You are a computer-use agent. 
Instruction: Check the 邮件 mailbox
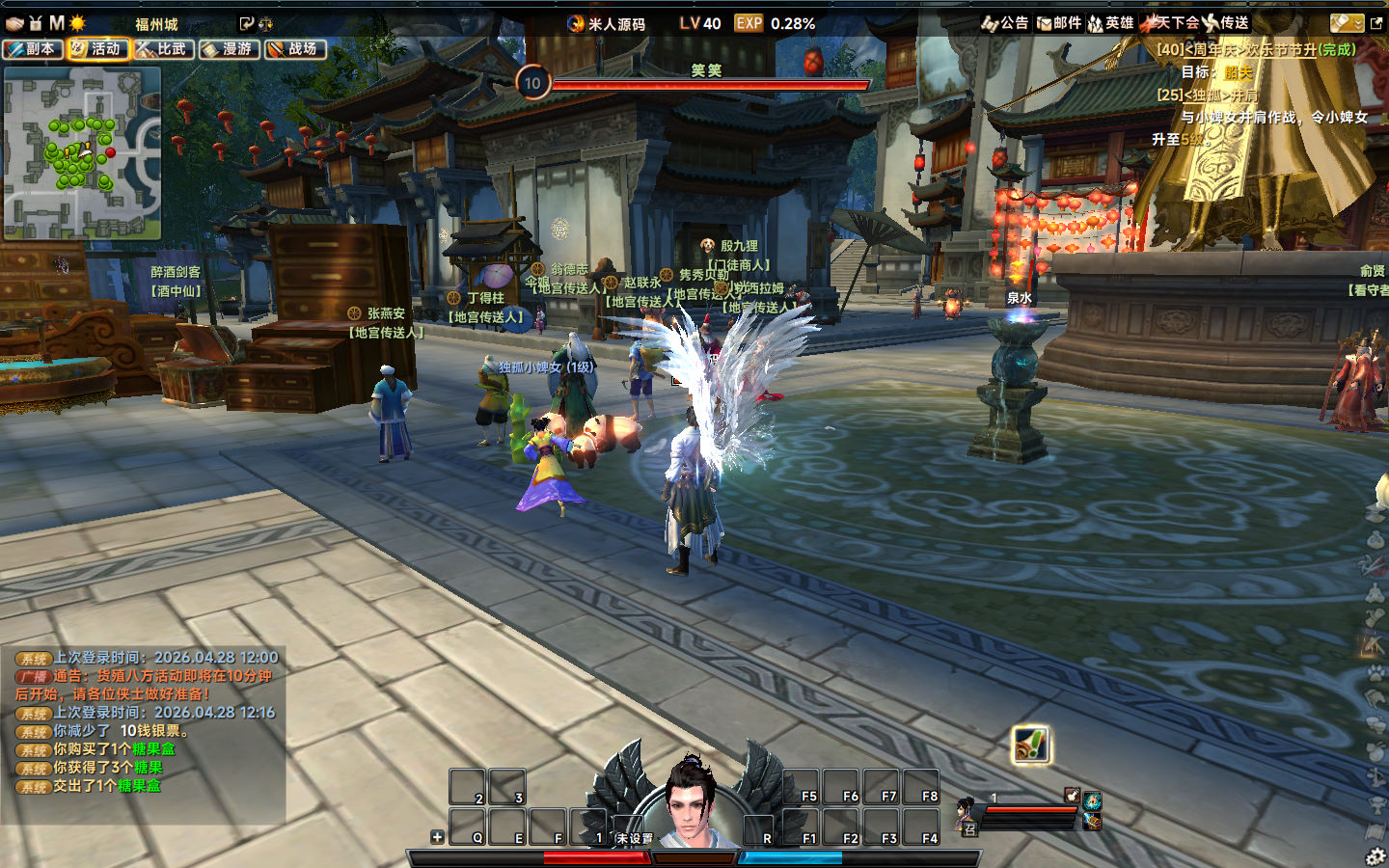tap(1059, 23)
